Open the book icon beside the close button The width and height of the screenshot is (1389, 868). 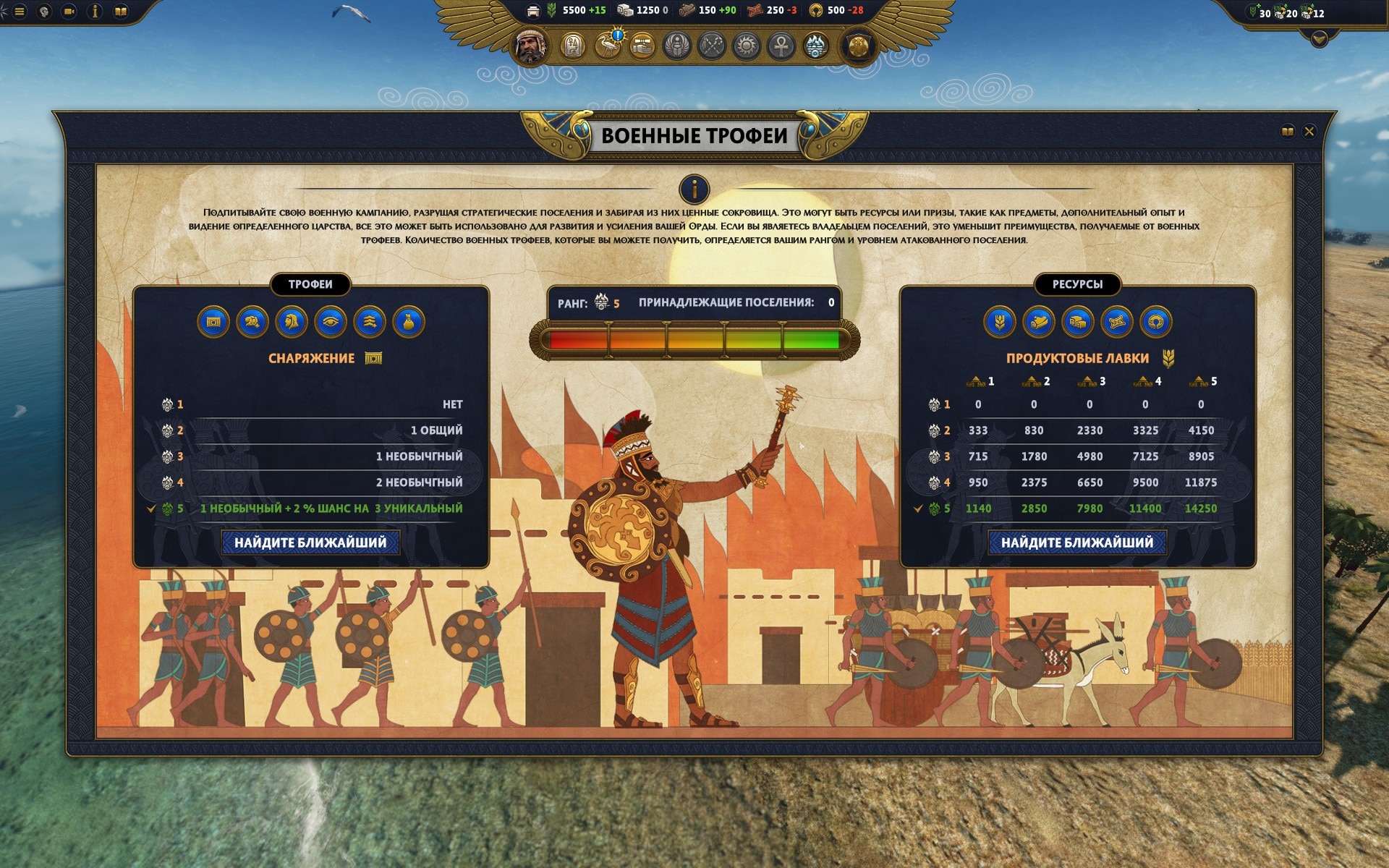1287,132
